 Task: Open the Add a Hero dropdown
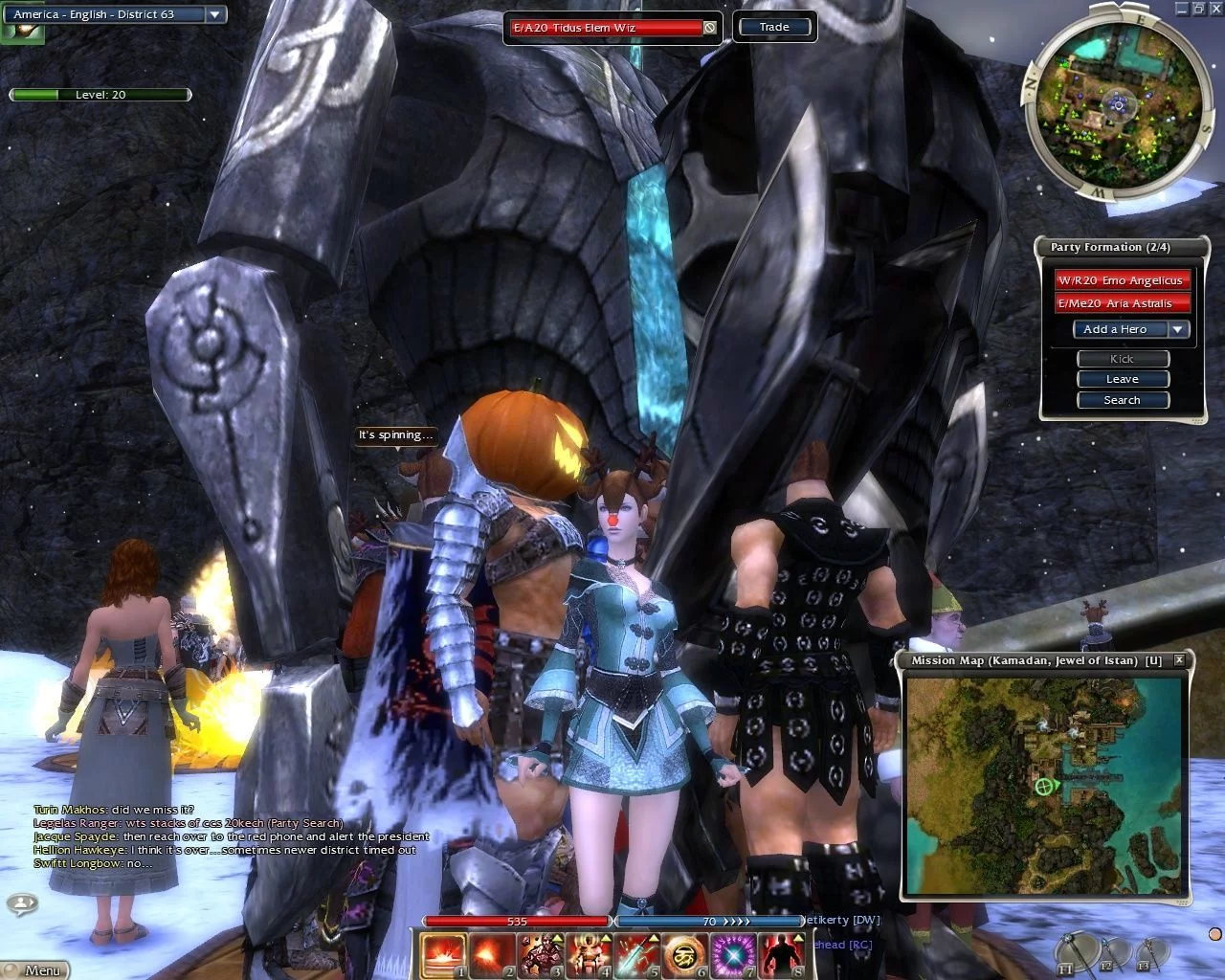(x=1178, y=329)
